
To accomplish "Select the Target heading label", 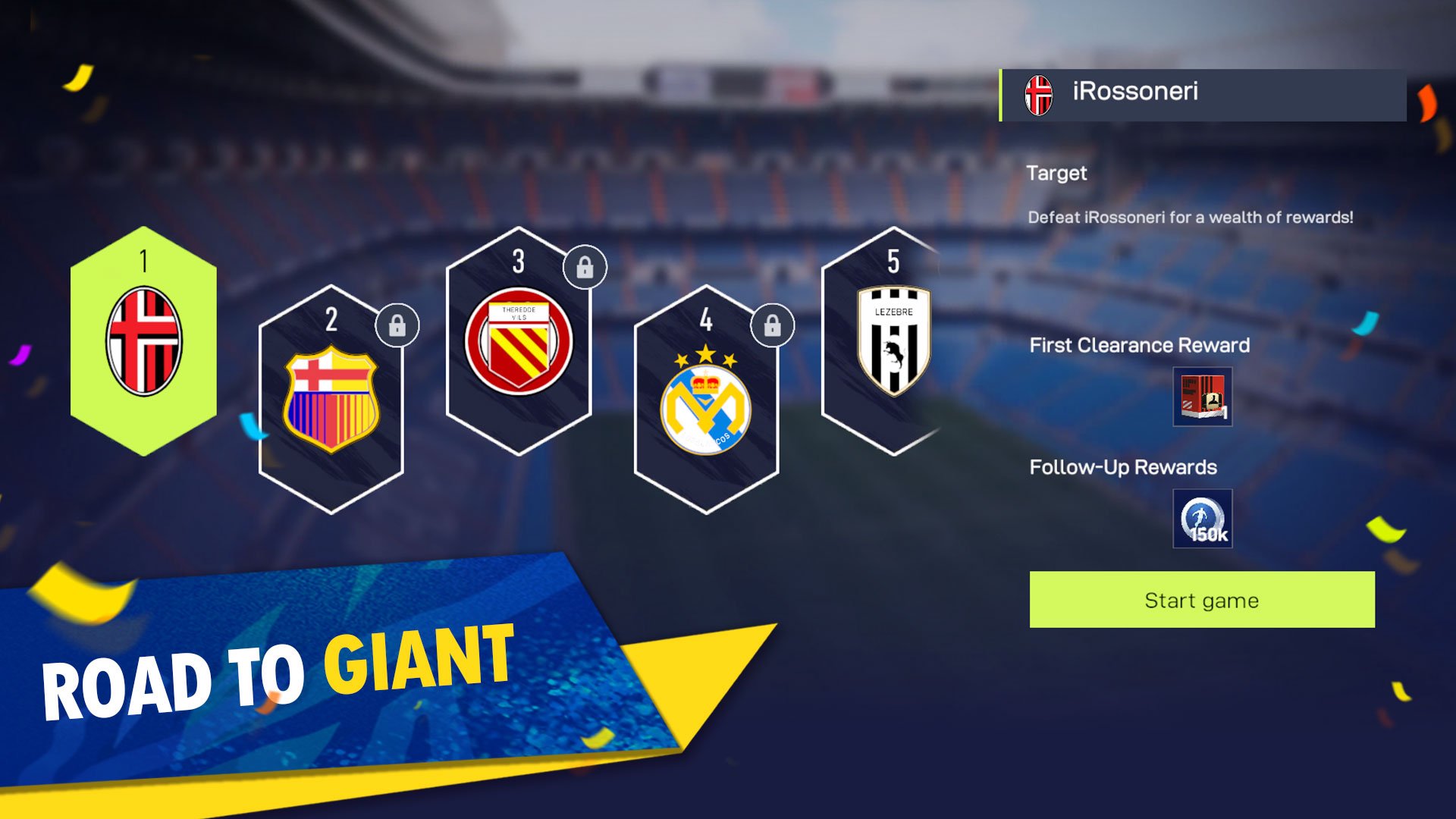I will click(x=1057, y=173).
